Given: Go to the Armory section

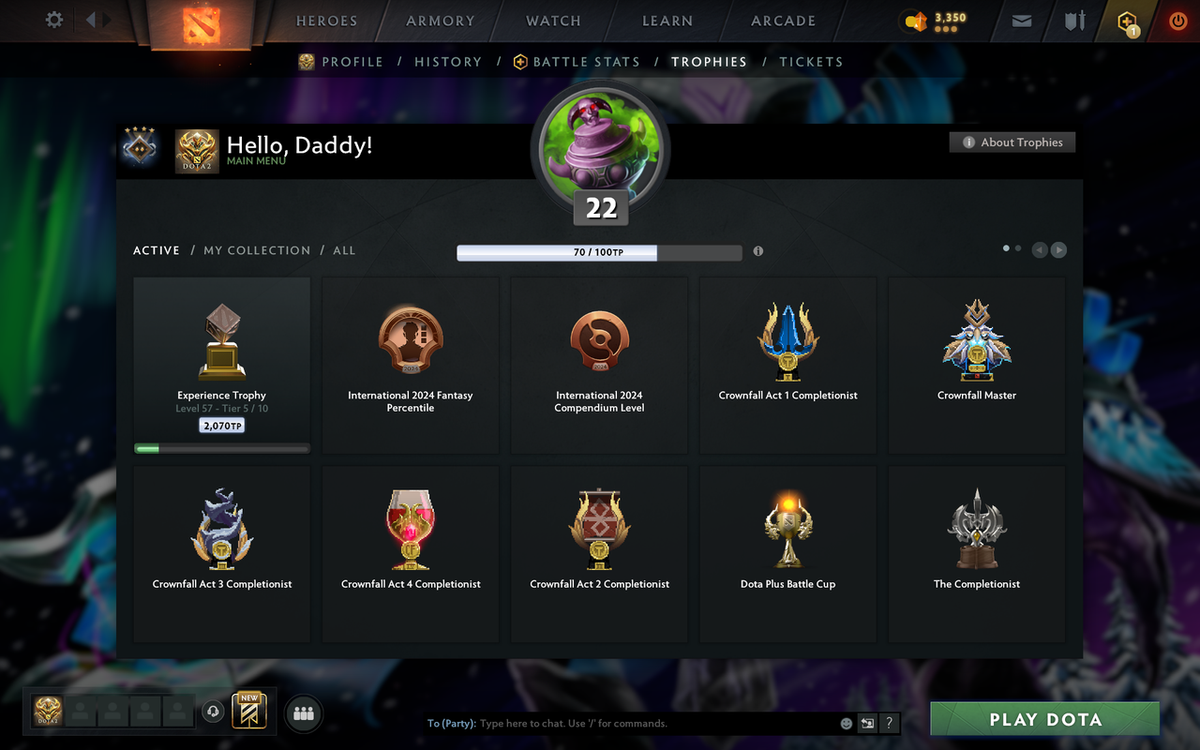Looking at the screenshot, I should 440,21.
